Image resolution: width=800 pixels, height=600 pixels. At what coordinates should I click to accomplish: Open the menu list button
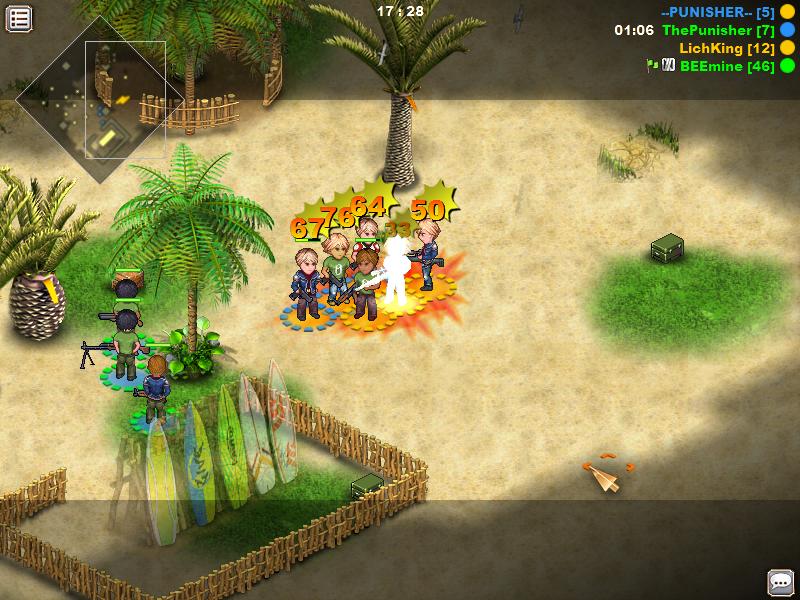point(19,18)
